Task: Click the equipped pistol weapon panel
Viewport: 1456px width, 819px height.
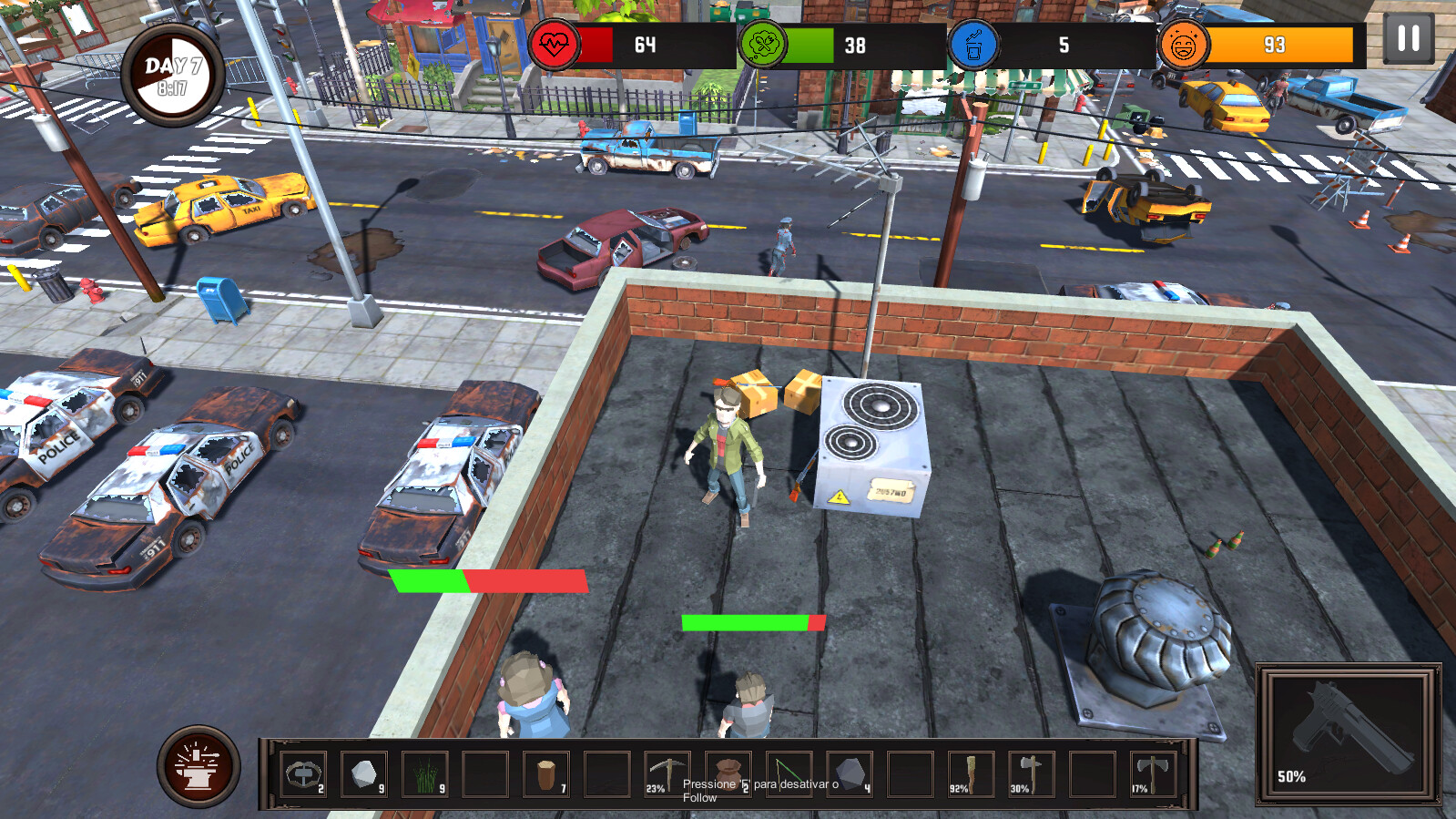Action: pyautogui.click(x=1349, y=733)
